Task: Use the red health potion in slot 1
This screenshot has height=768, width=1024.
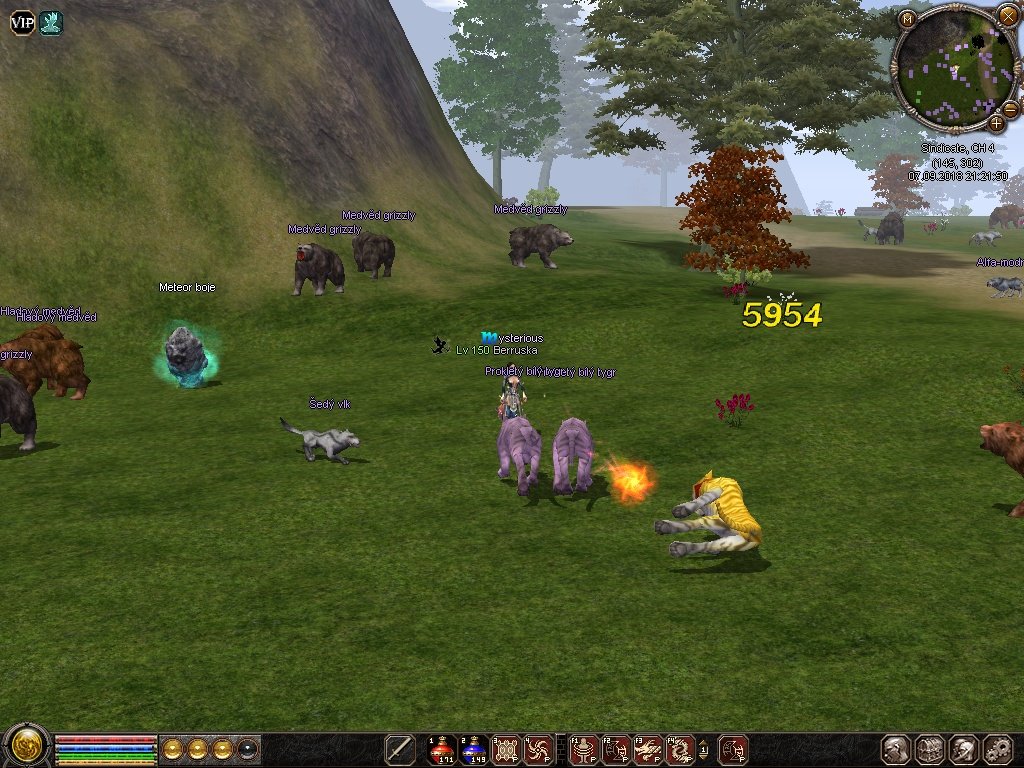Action: click(442, 749)
